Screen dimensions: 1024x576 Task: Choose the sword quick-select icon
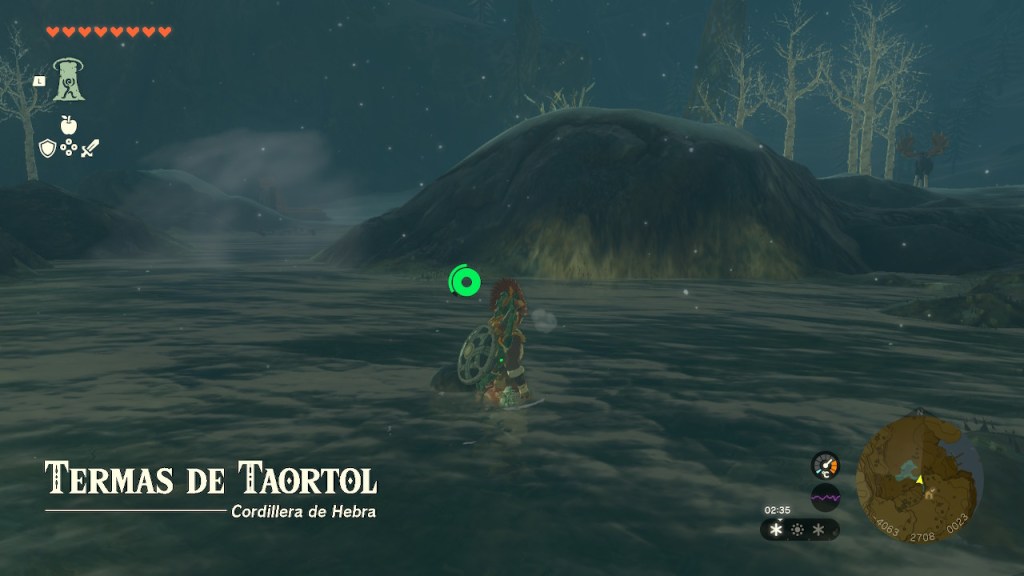pos(90,148)
